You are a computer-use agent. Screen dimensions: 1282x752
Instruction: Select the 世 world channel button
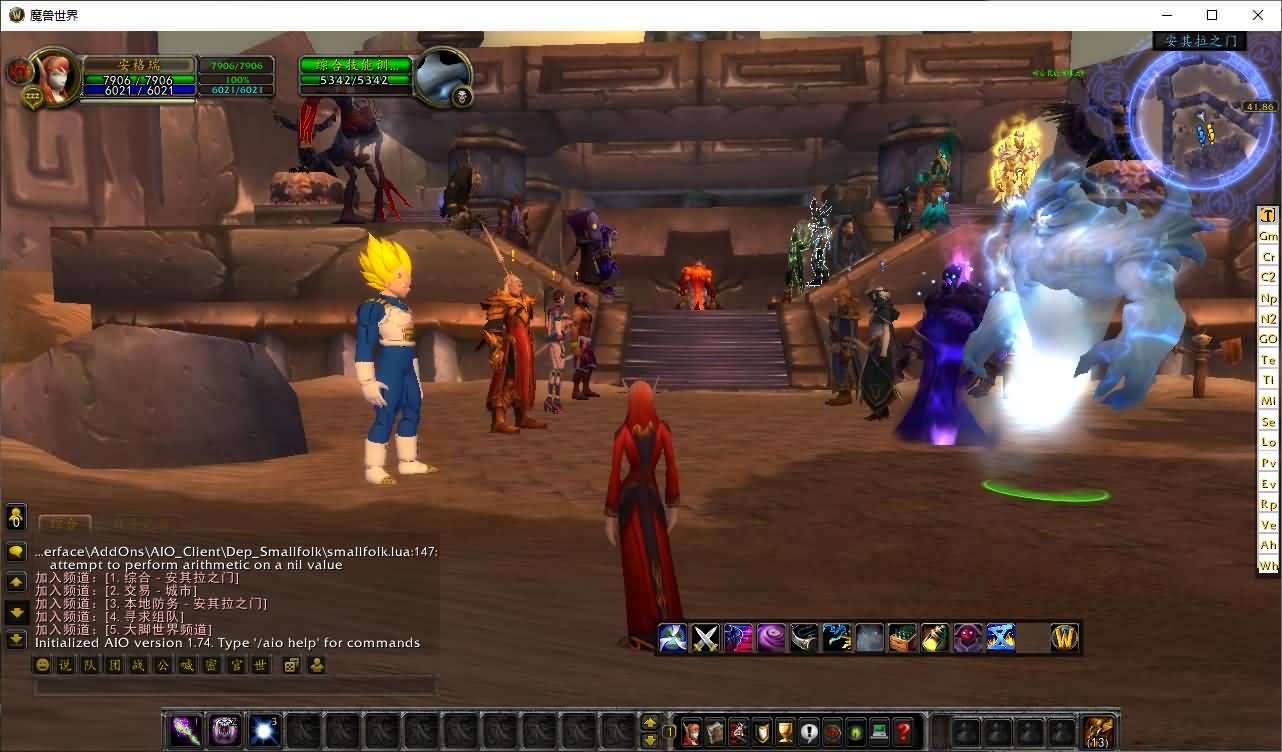(259, 665)
